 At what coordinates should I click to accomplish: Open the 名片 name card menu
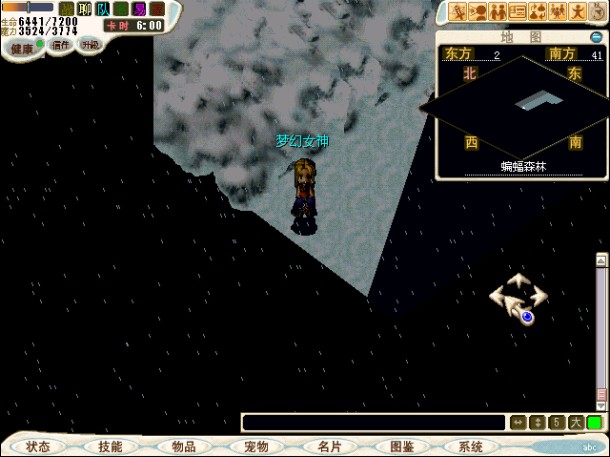pos(329,447)
